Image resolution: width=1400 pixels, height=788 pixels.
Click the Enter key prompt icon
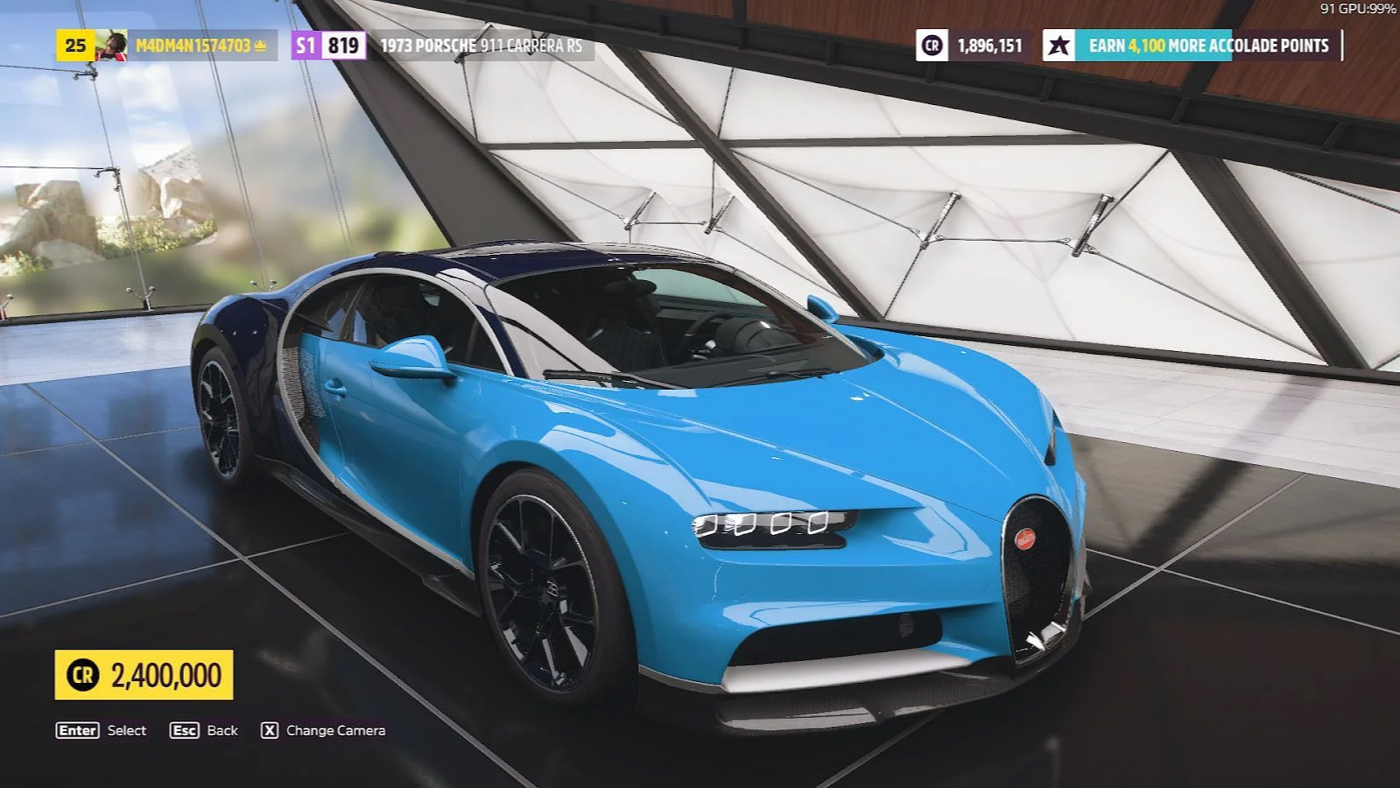(76, 730)
